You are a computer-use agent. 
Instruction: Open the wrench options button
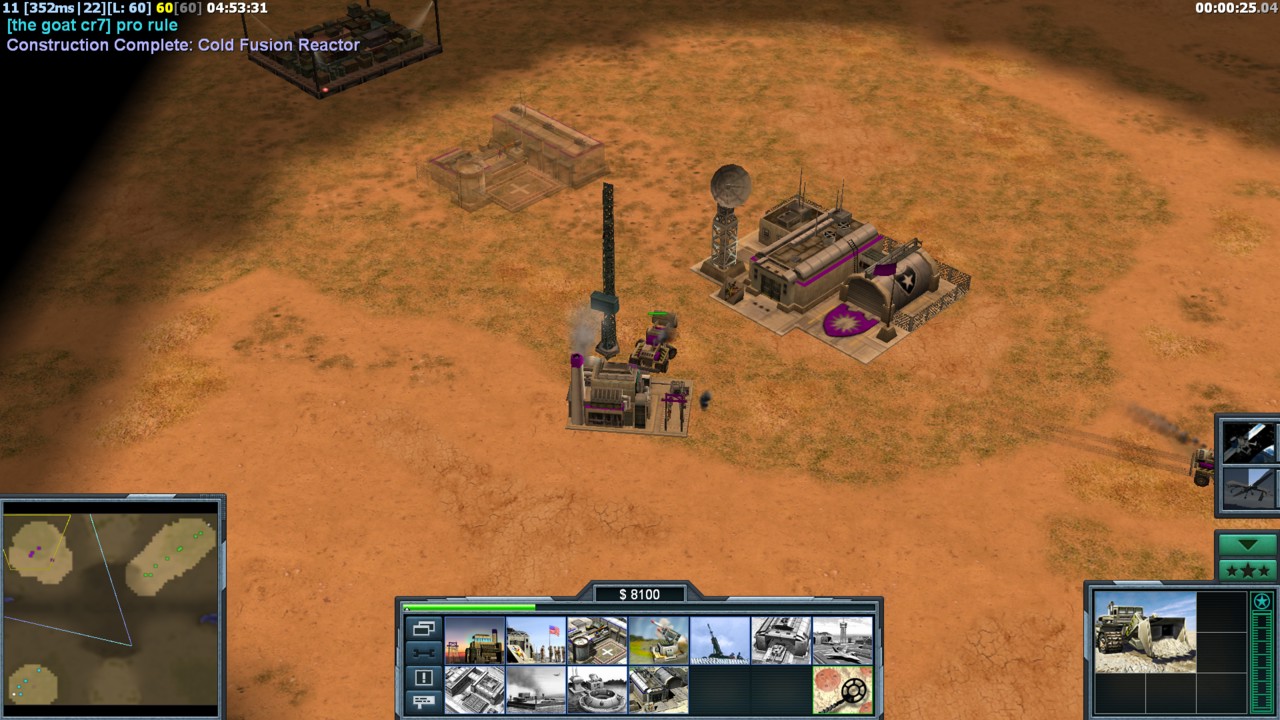click(x=423, y=653)
